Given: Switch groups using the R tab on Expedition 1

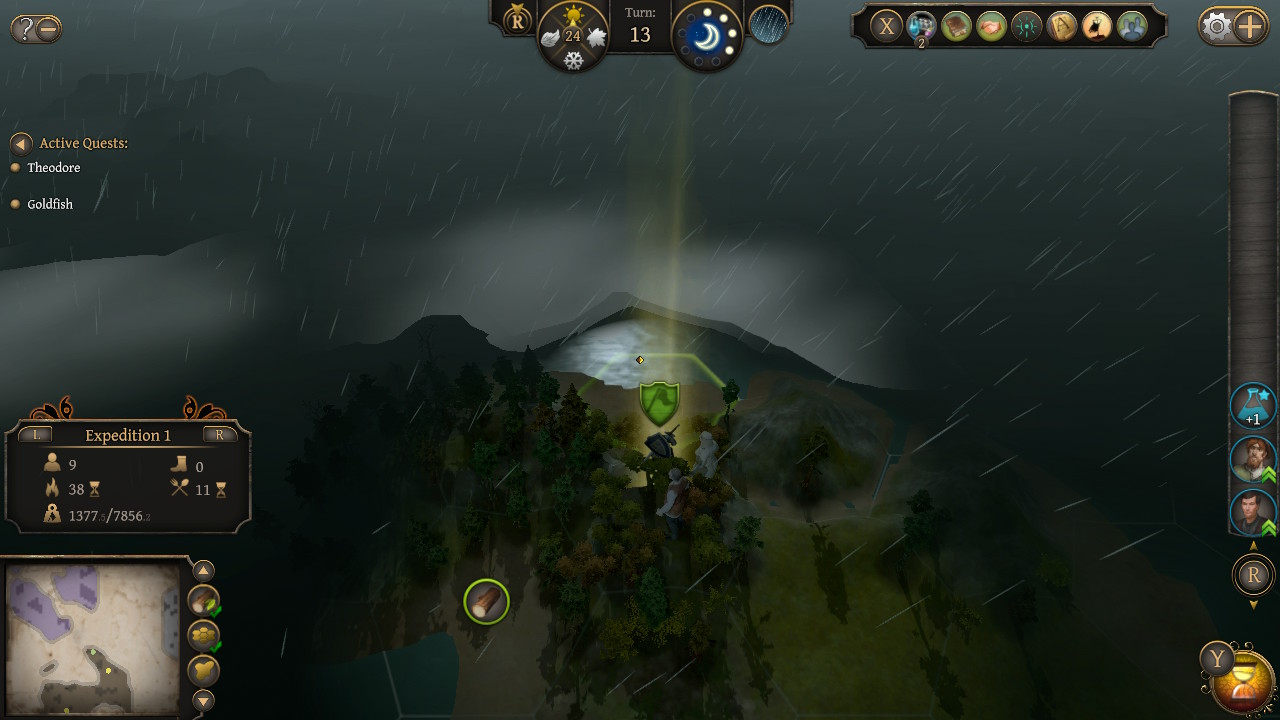Looking at the screenshot, I should click(219, 435).
